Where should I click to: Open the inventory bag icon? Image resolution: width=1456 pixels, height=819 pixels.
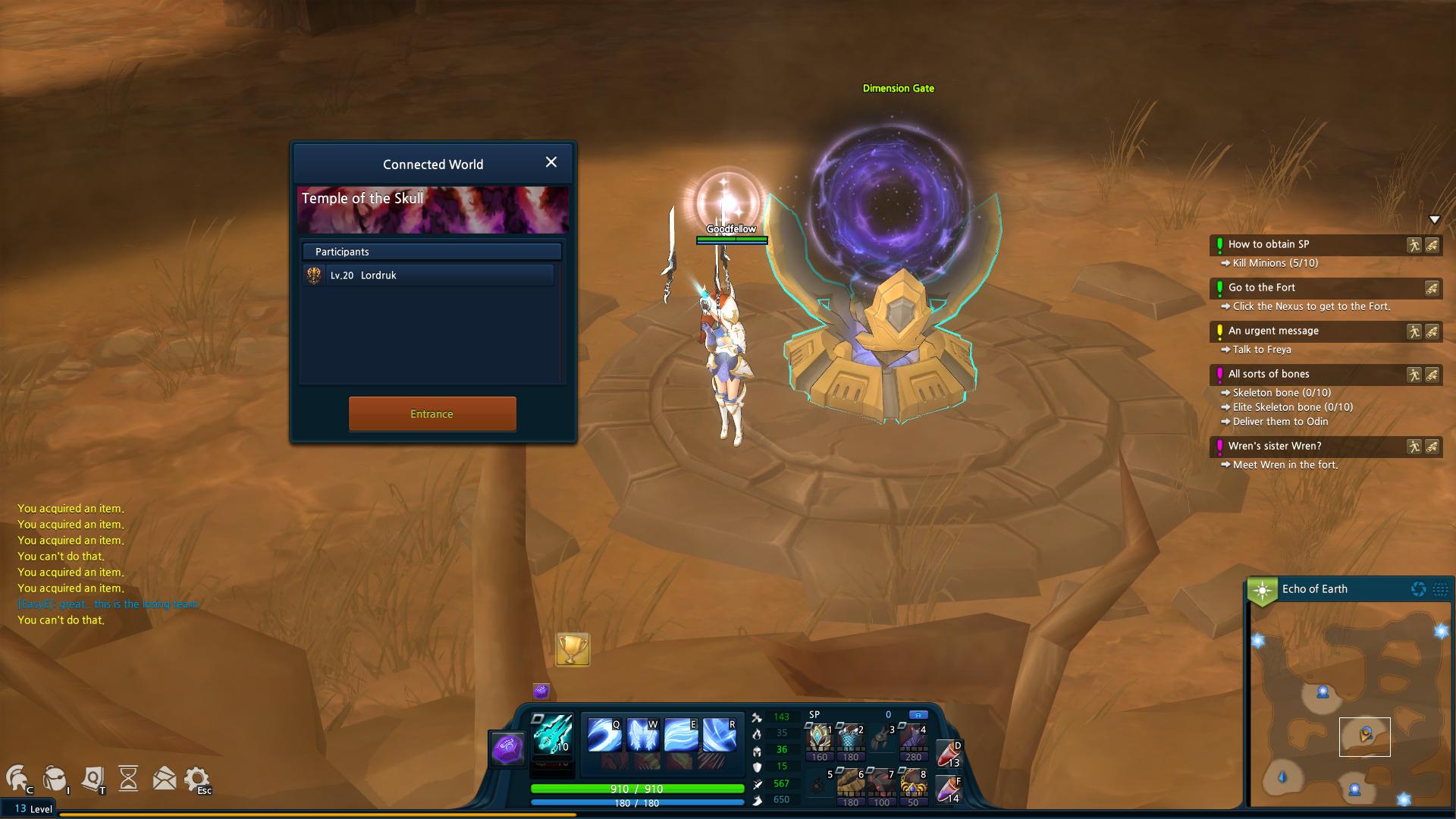tap(55, 779)
